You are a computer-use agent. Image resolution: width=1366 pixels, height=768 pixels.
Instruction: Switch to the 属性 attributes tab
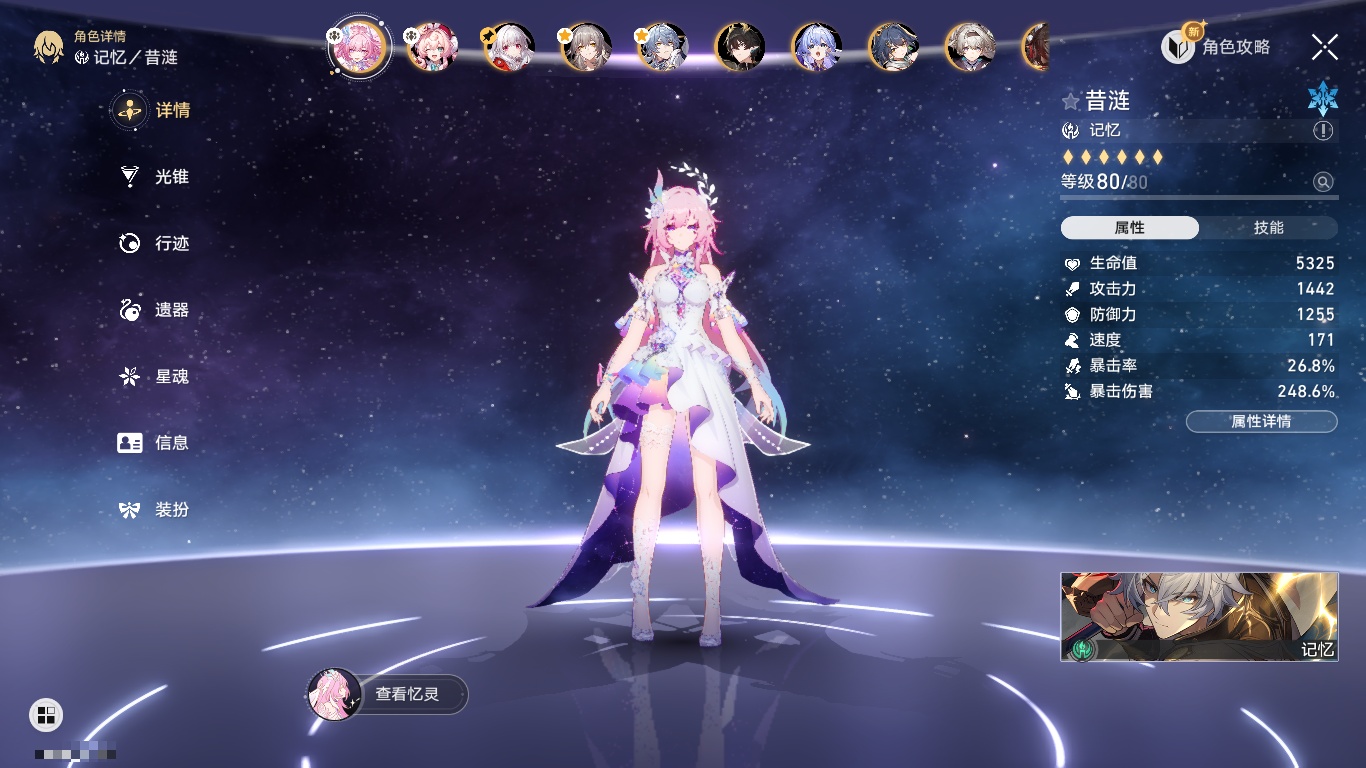click(1130, 228)
